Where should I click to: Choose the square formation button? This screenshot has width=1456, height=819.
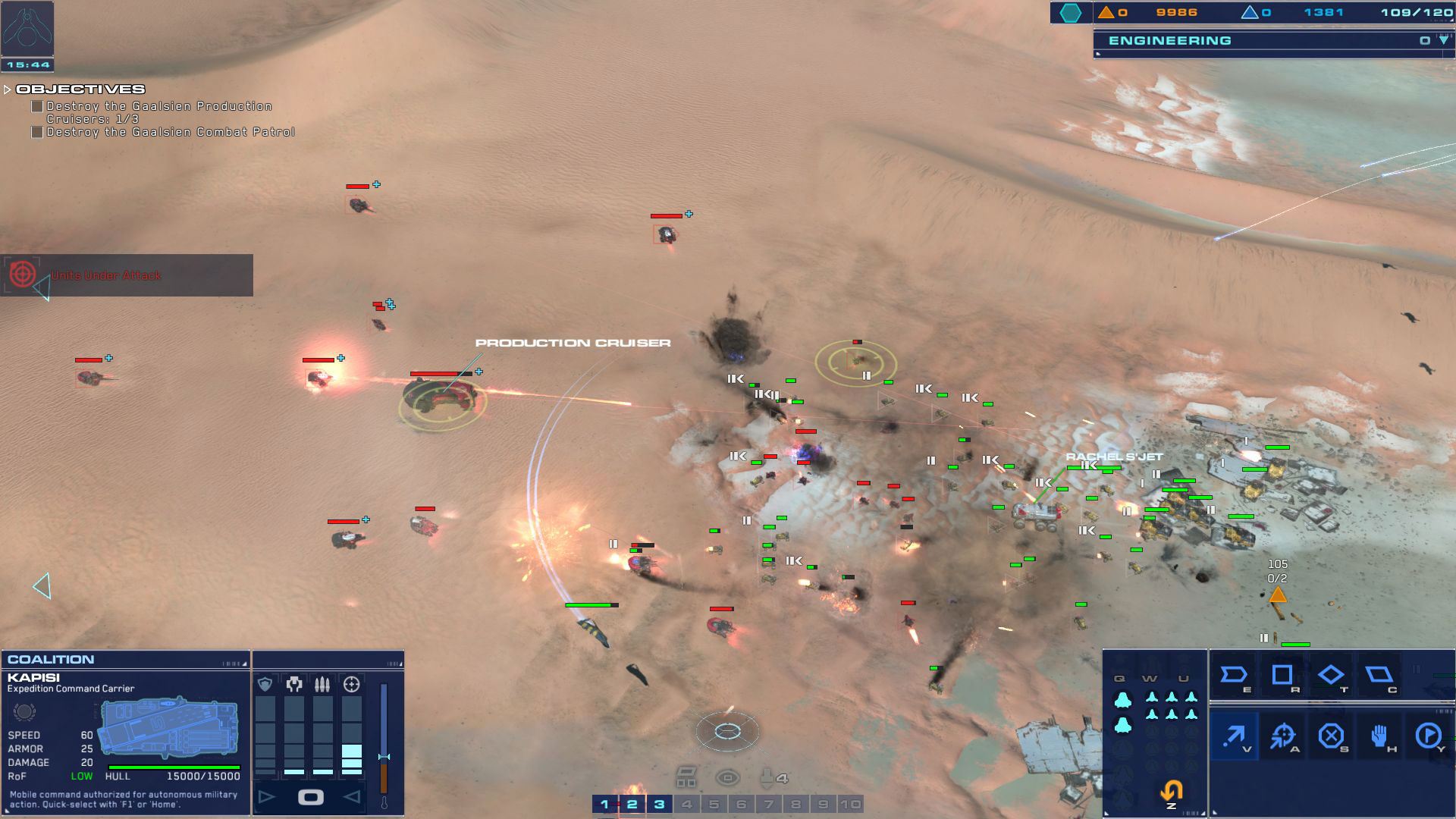pos(1282,675)
